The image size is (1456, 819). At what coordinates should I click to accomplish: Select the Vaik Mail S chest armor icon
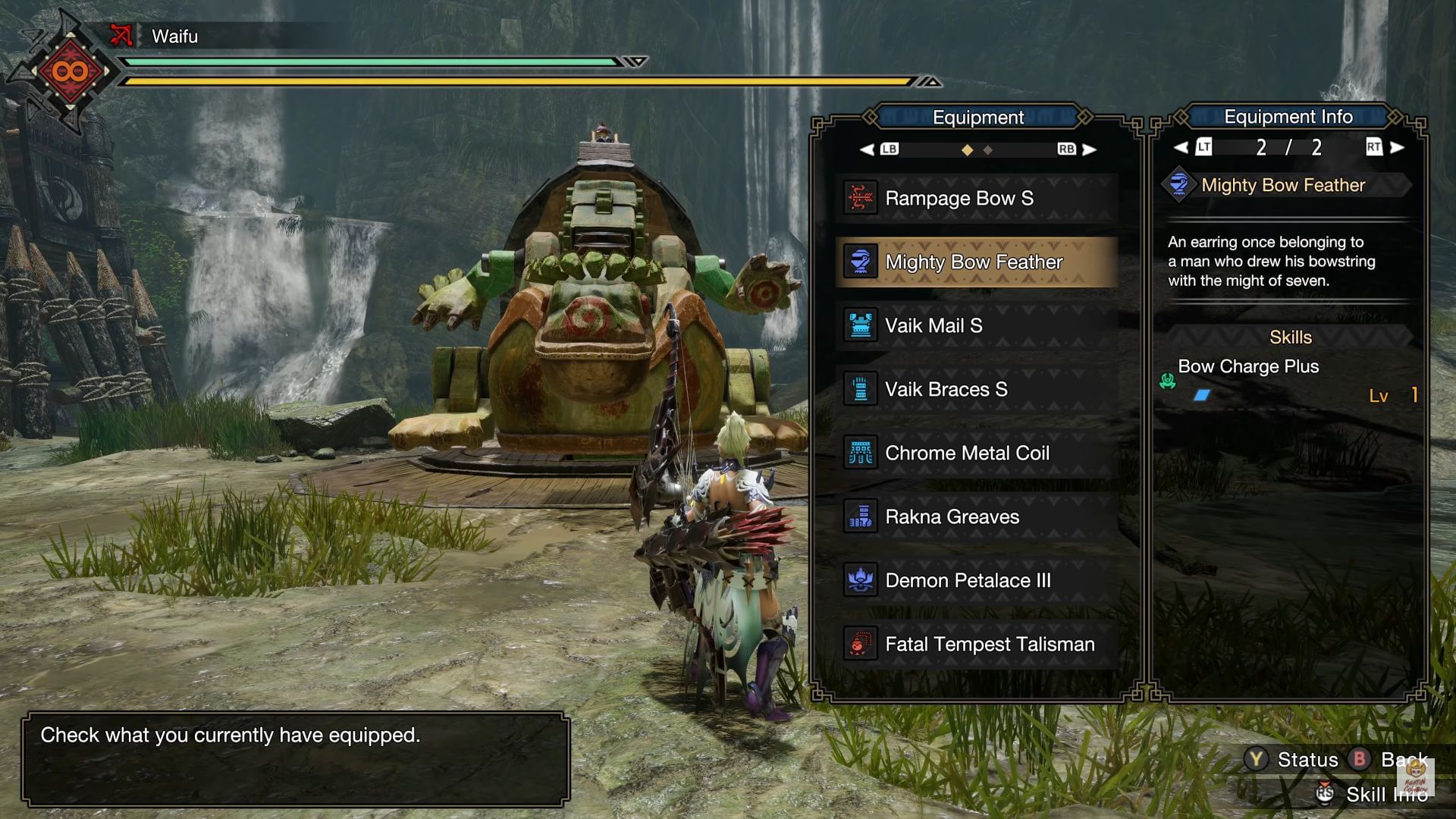(x=859, y=325)
